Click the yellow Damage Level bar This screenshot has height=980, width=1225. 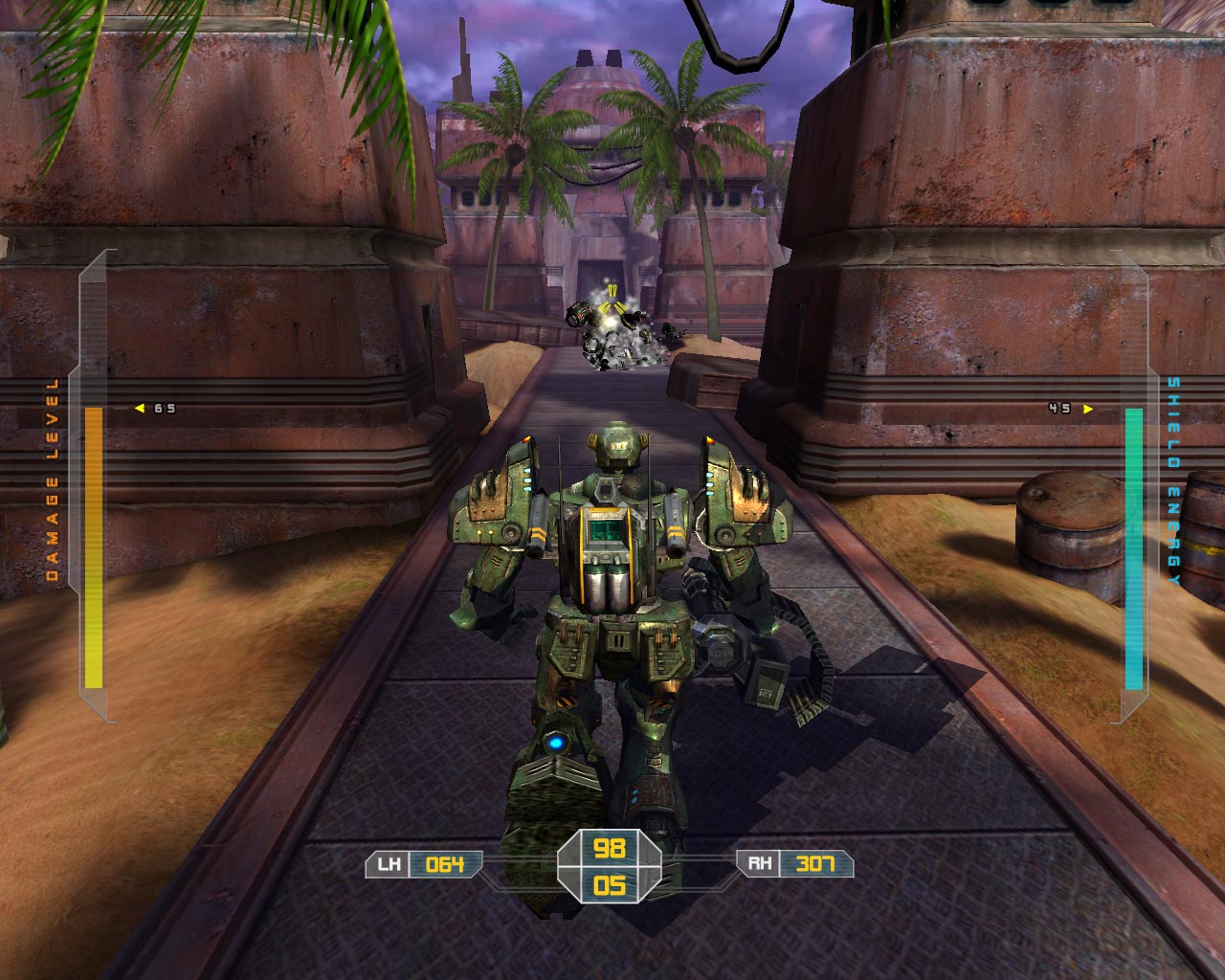[92, 546]
